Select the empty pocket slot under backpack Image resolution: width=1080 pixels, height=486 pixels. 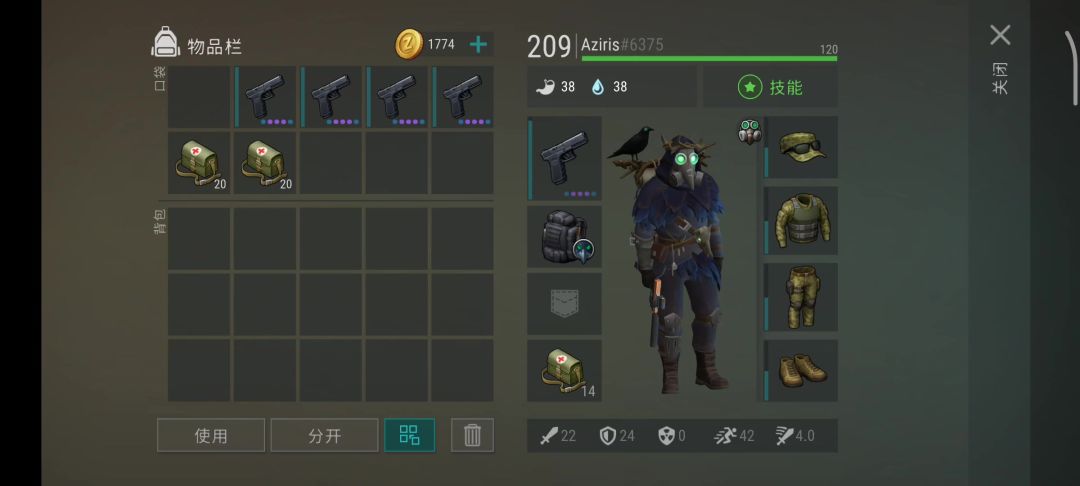pos(565,303)
